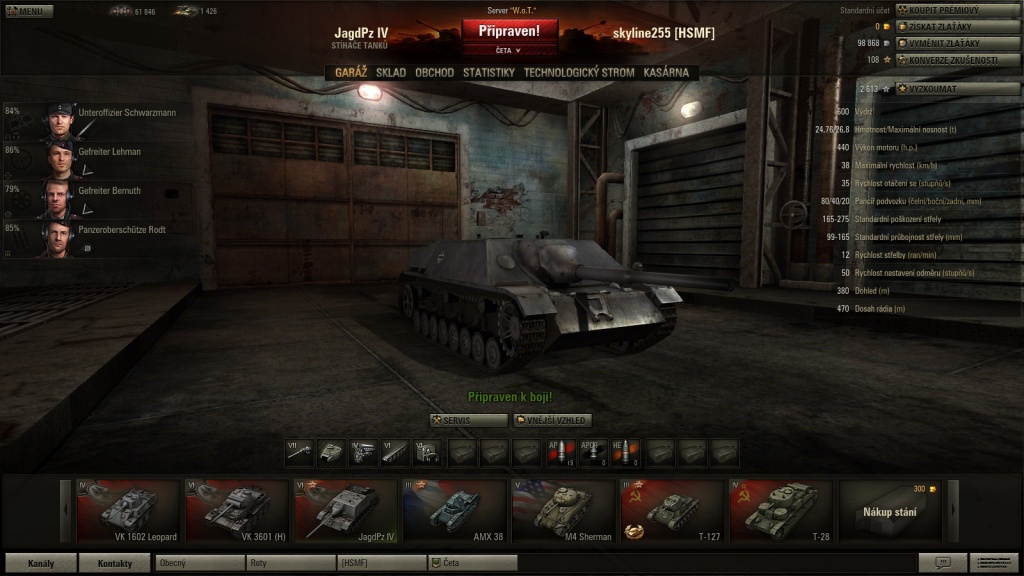Open VNĚJŠÍ VZHLED appearance button
This screenshot has height=576, width=1024.
coord(553,420)
